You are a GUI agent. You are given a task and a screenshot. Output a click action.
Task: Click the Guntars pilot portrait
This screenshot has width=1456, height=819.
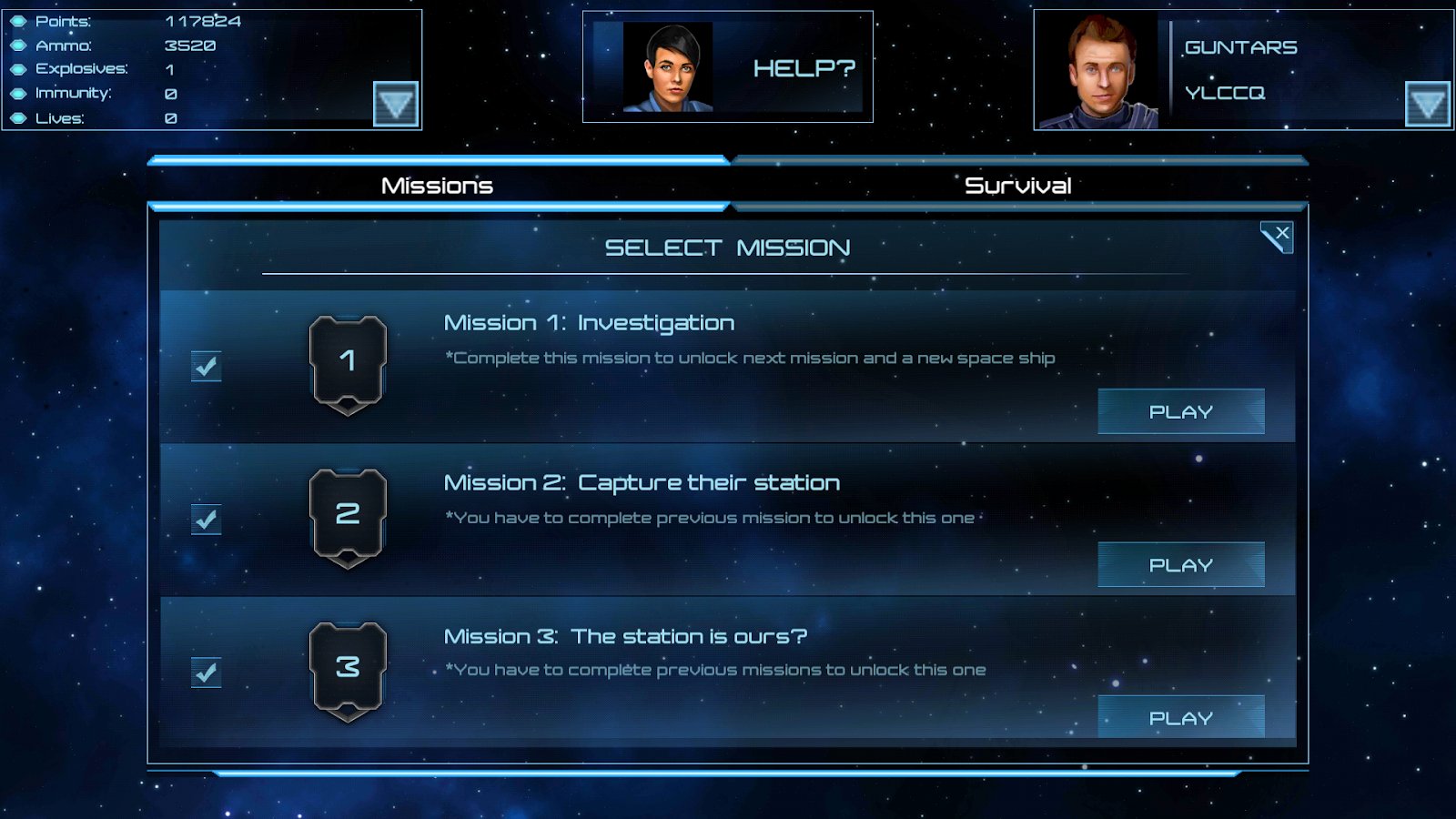click(x=1100, y=73)
